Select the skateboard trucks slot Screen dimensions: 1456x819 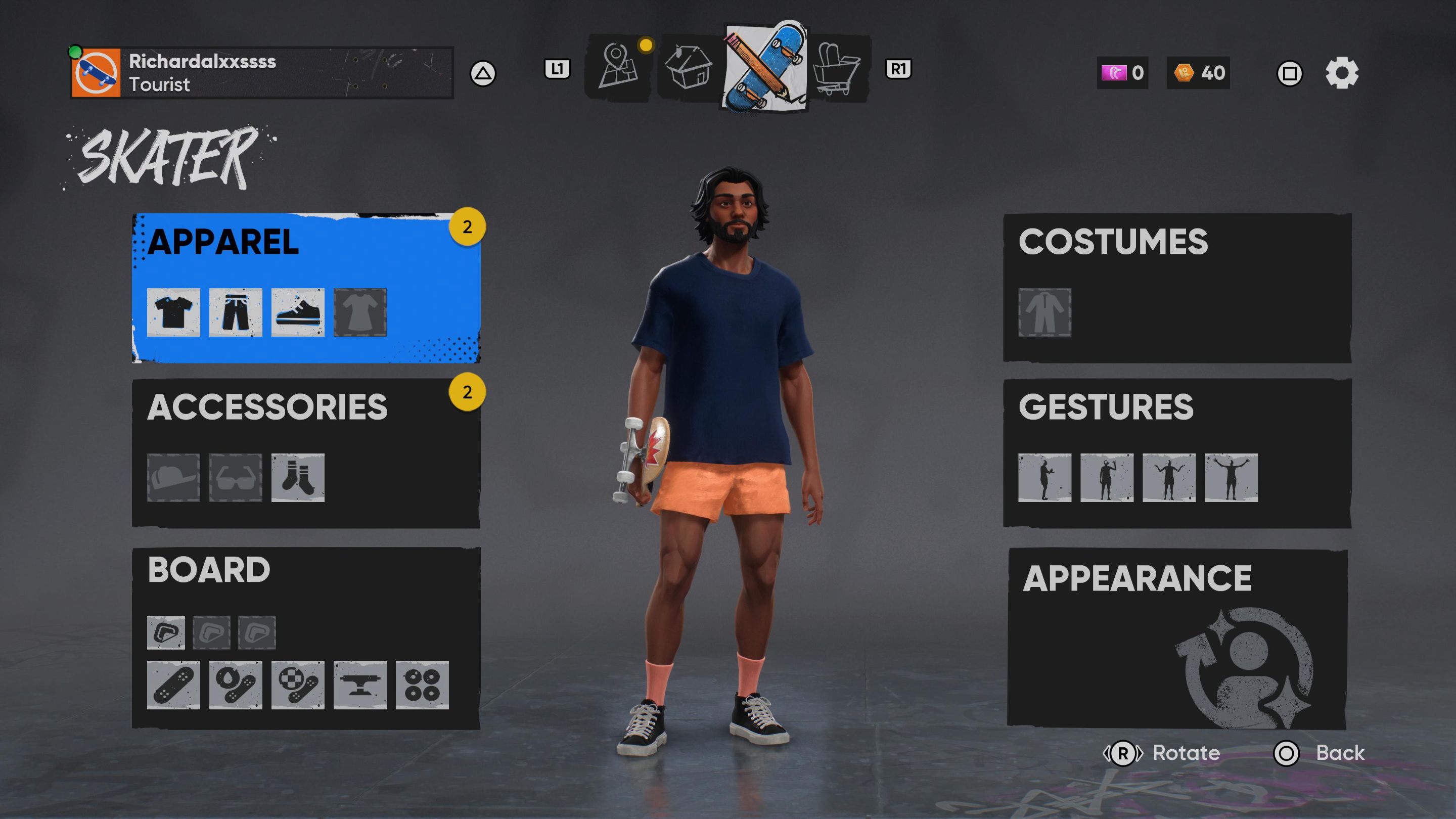tap(359, 685)
